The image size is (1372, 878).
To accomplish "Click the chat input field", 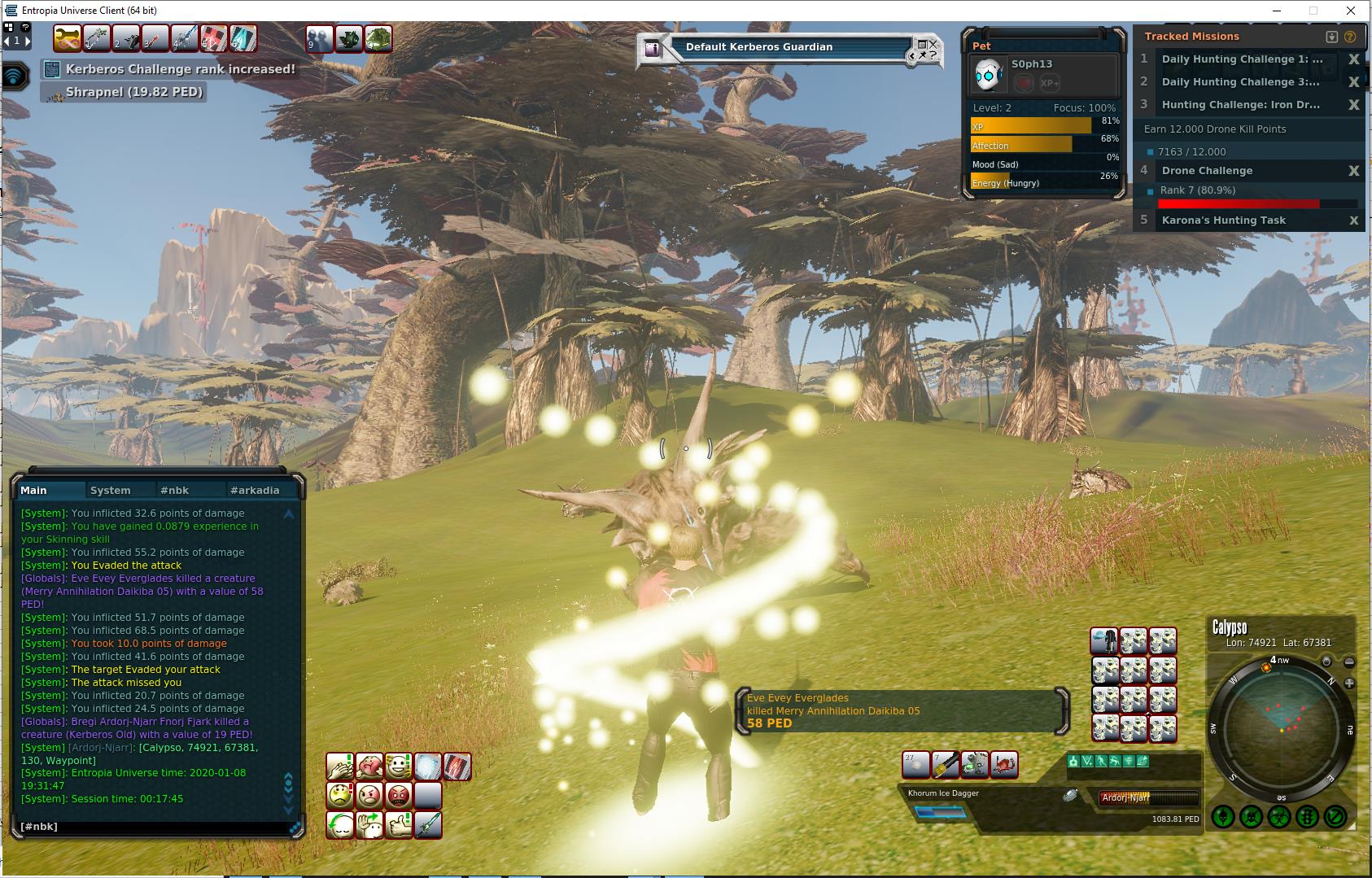I will 155,827.
